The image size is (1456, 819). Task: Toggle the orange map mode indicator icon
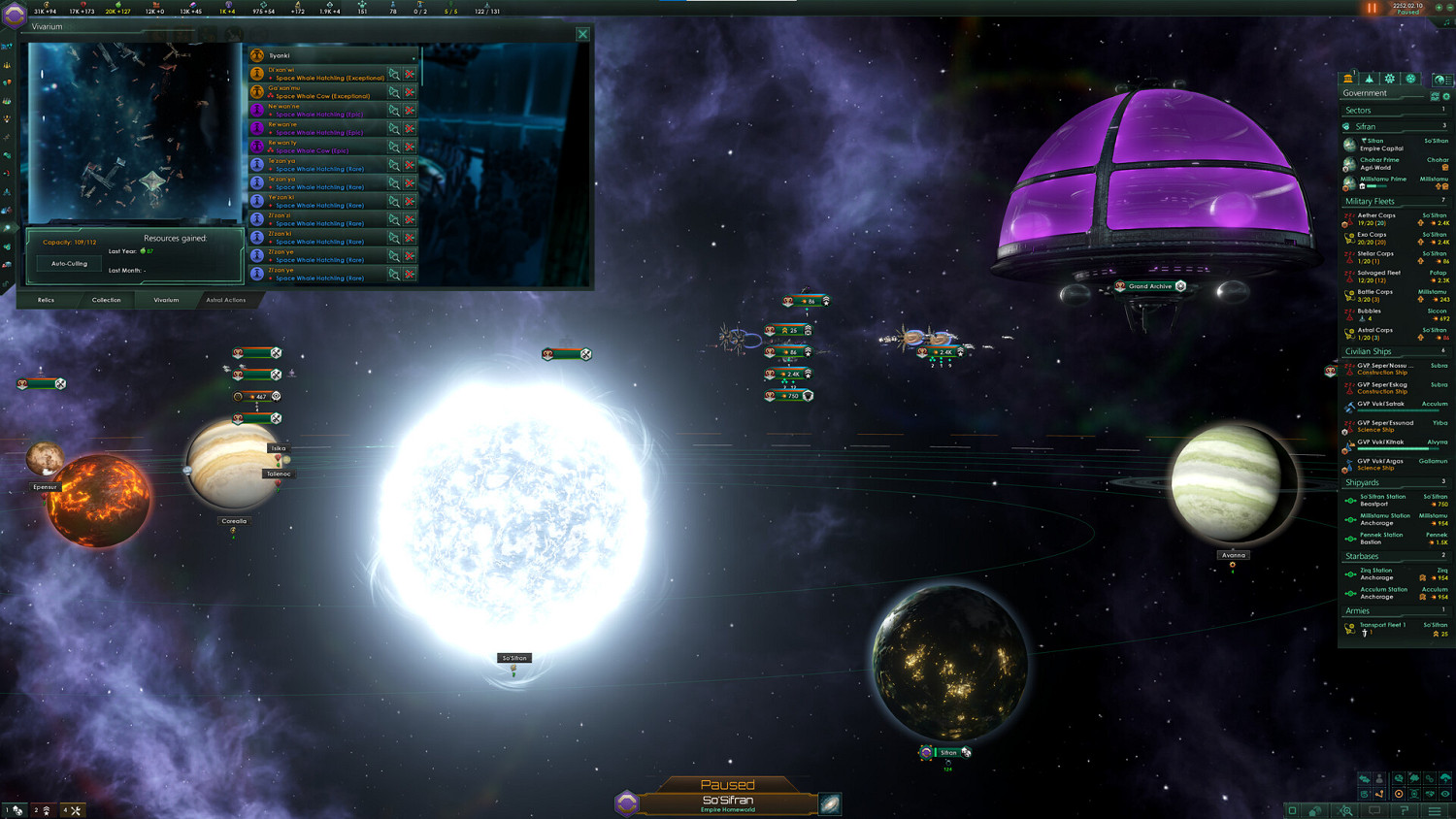pos(1399,794)
